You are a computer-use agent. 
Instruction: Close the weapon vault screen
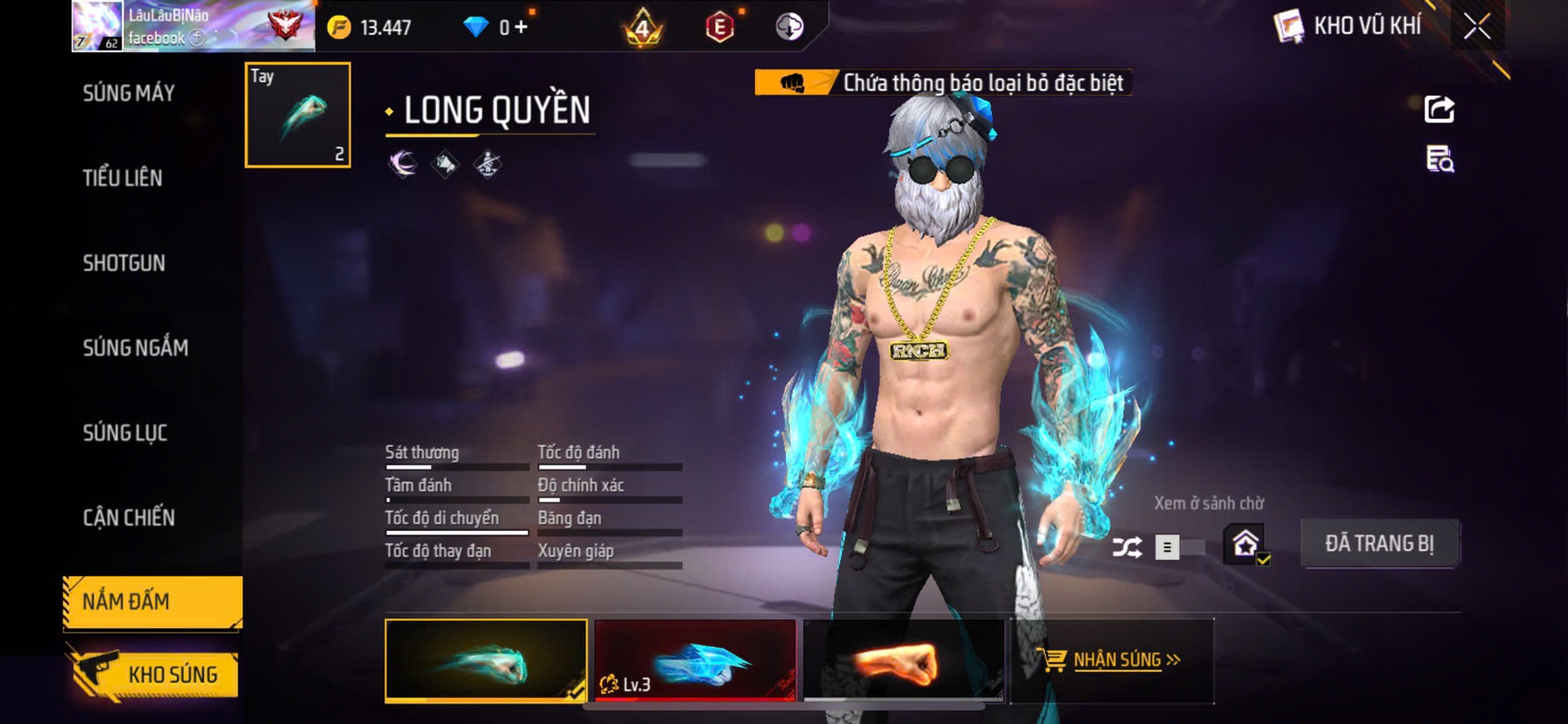coord(1477,27)
